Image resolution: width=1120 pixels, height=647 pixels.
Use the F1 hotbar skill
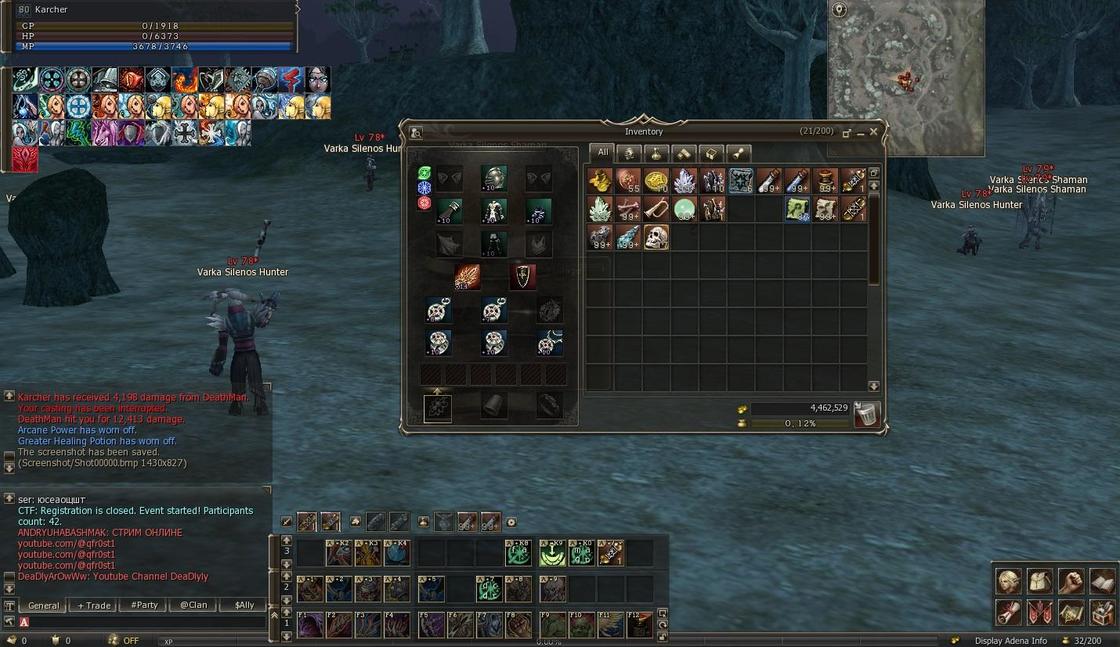click(310, 625)
